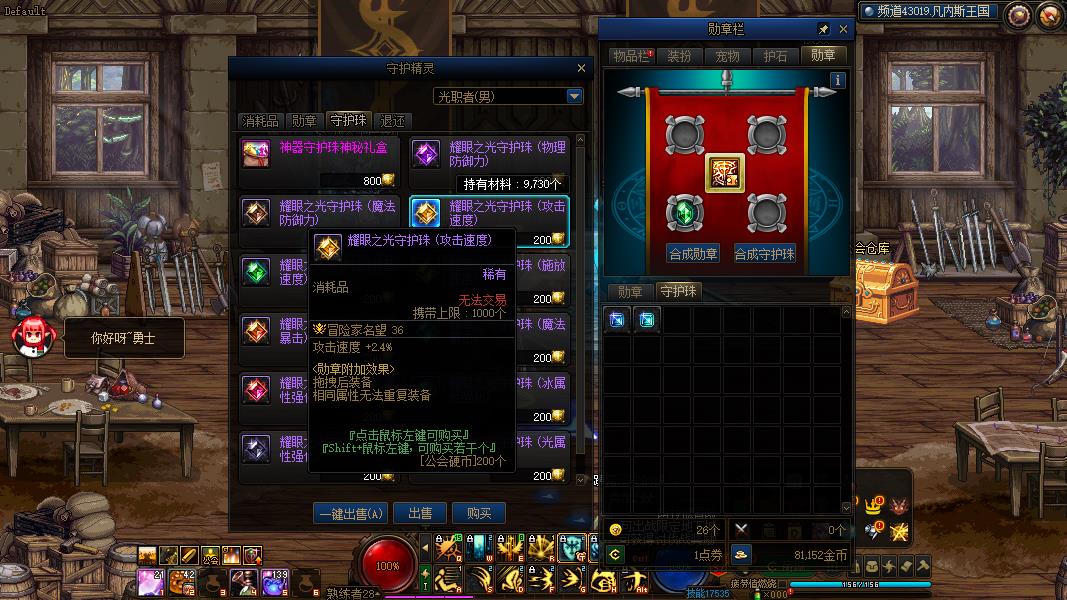Open the 宠物 pet tab
This screenshot has height=600, width=1067.
(x=728, y=56)
